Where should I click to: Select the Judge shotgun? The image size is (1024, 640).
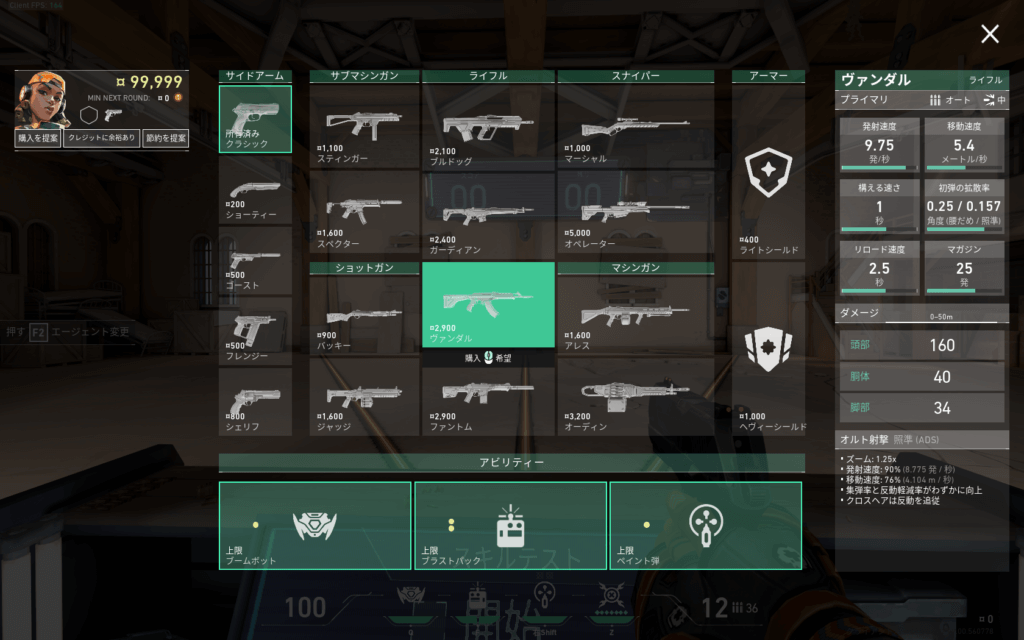point(364,397)
